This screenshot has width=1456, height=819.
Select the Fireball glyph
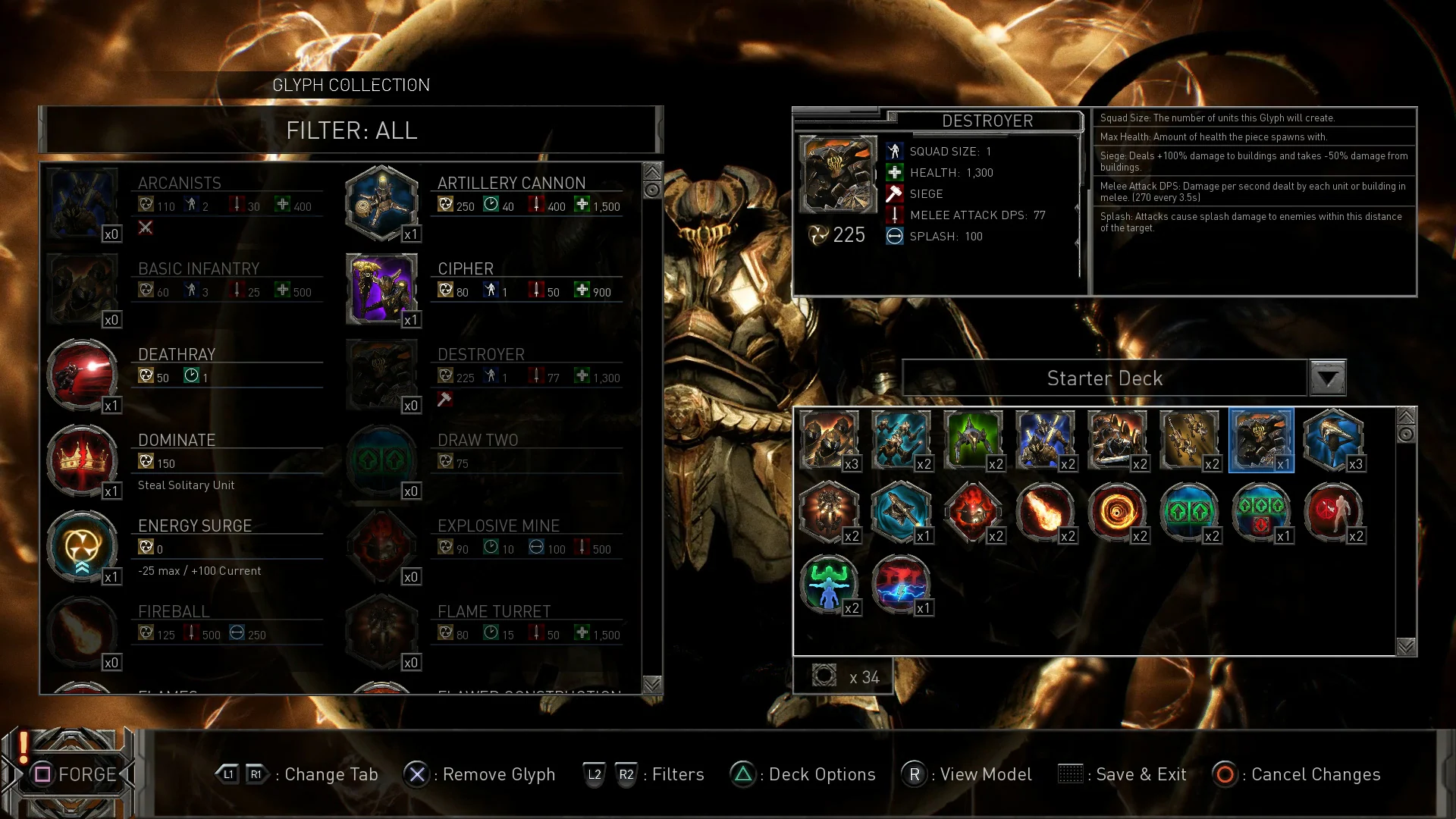(x=83, y=631)
